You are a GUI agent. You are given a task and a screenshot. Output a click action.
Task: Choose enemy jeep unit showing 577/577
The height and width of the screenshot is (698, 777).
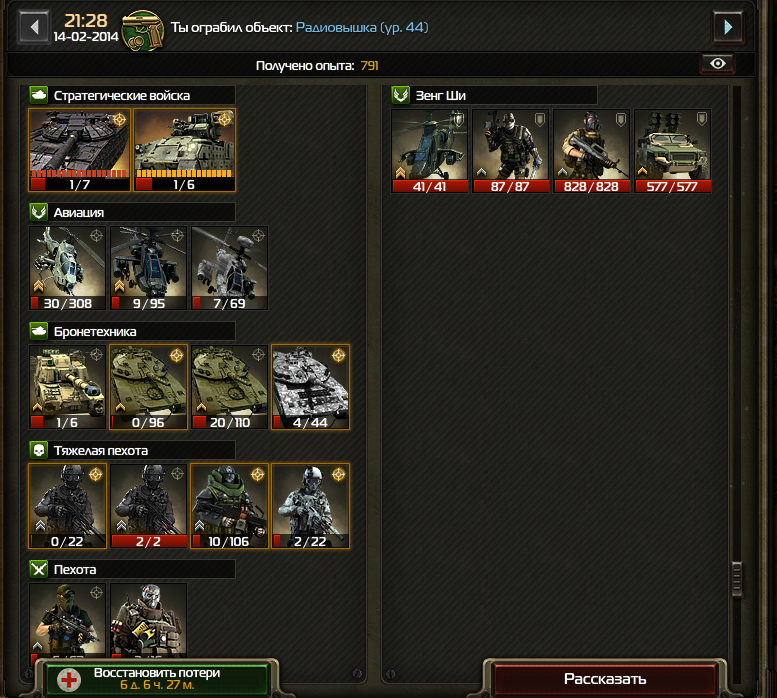[672, 149]
